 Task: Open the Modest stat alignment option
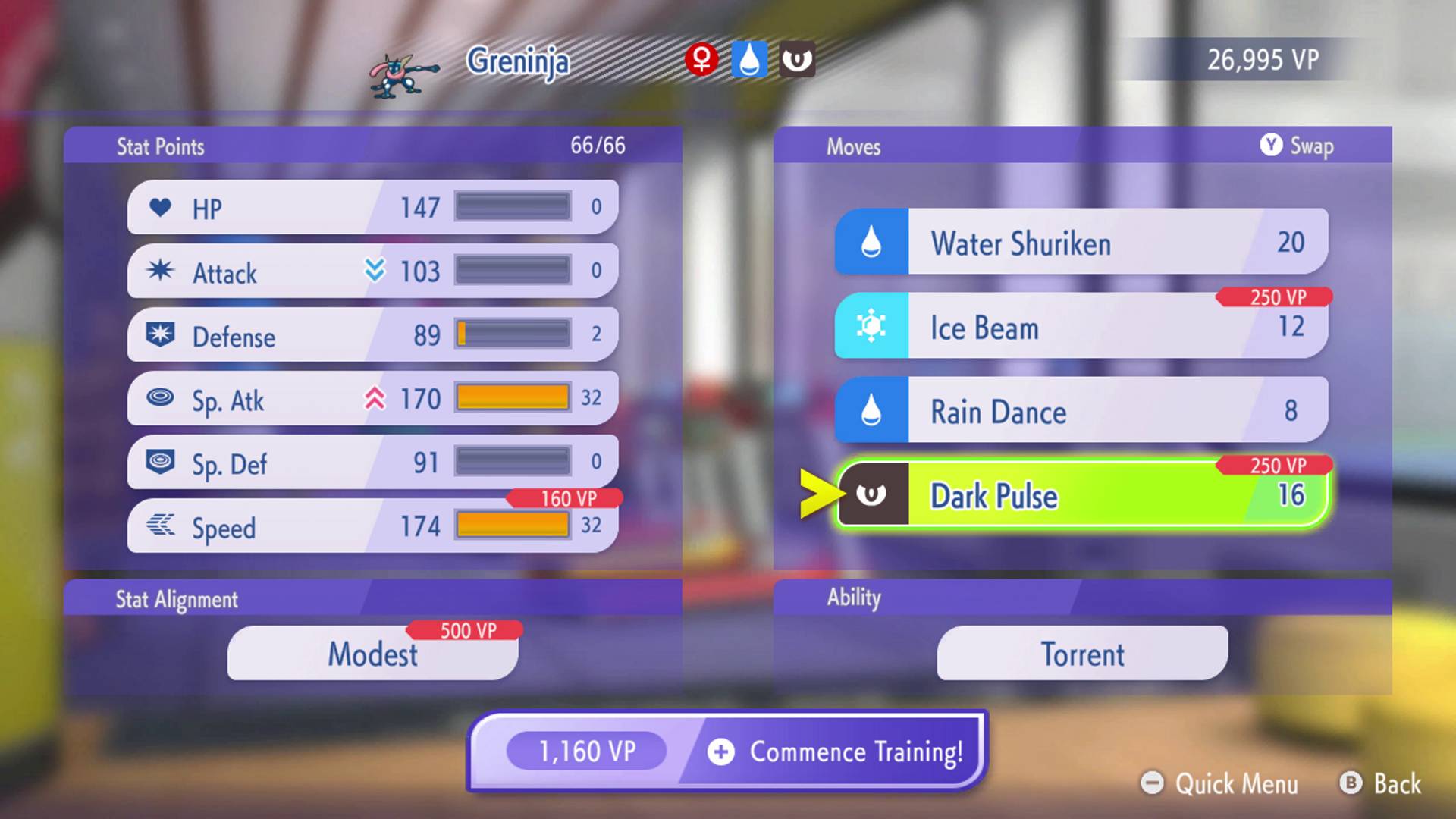coord(373,654)
